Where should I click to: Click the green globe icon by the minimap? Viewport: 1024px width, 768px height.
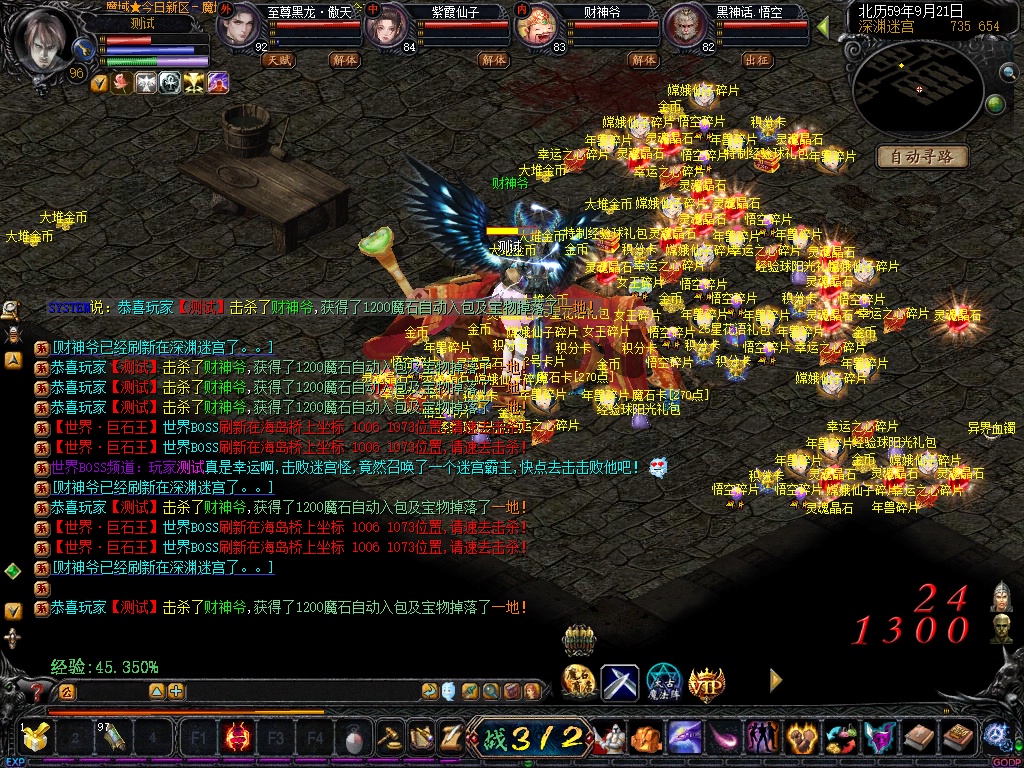(x=995, y=104)
